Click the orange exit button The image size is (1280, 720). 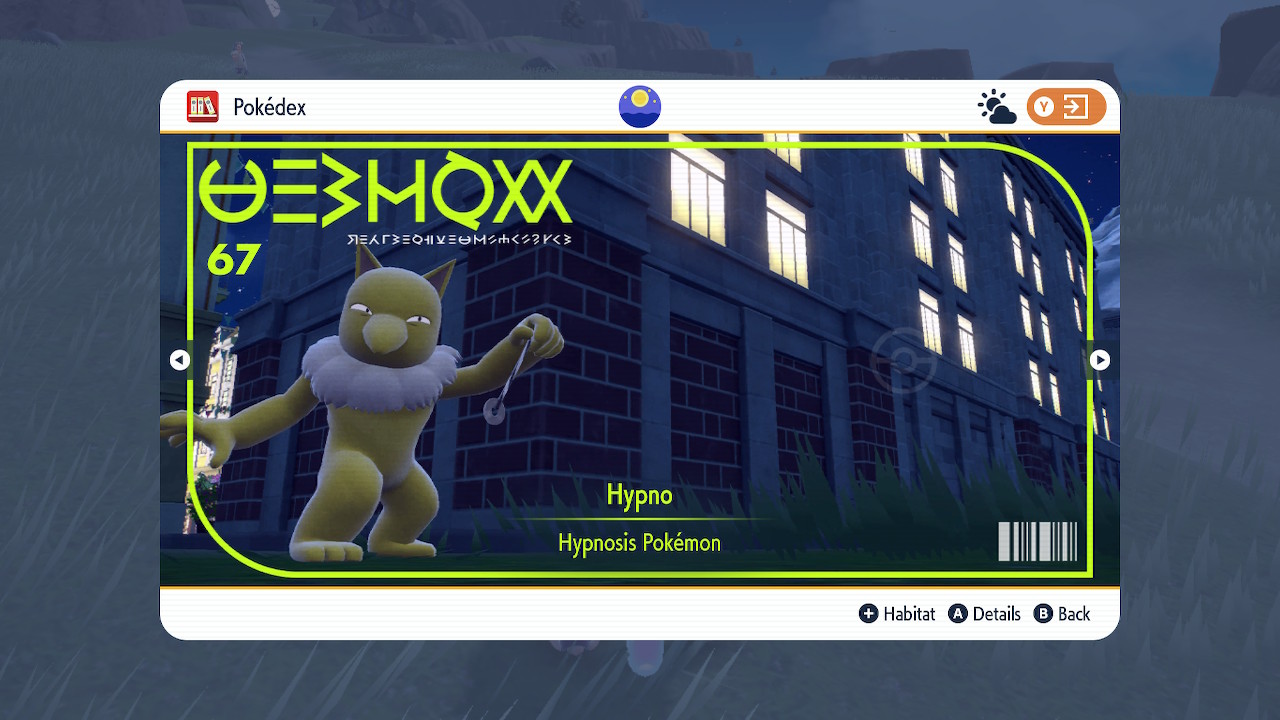[x=1066, y=107]
